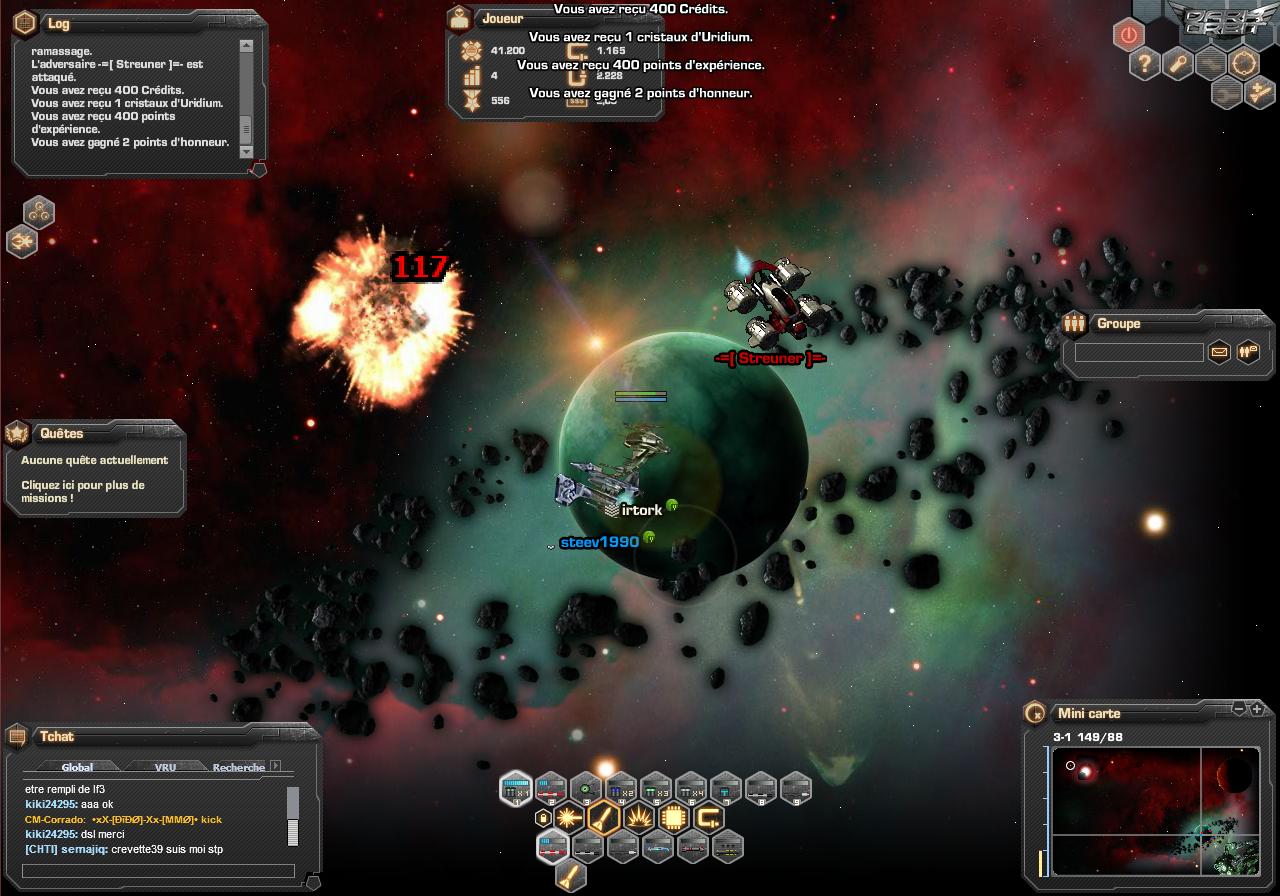Screen dimensions: 1280x896
Task: Switch to the Global chat tab
Action: 77,767
